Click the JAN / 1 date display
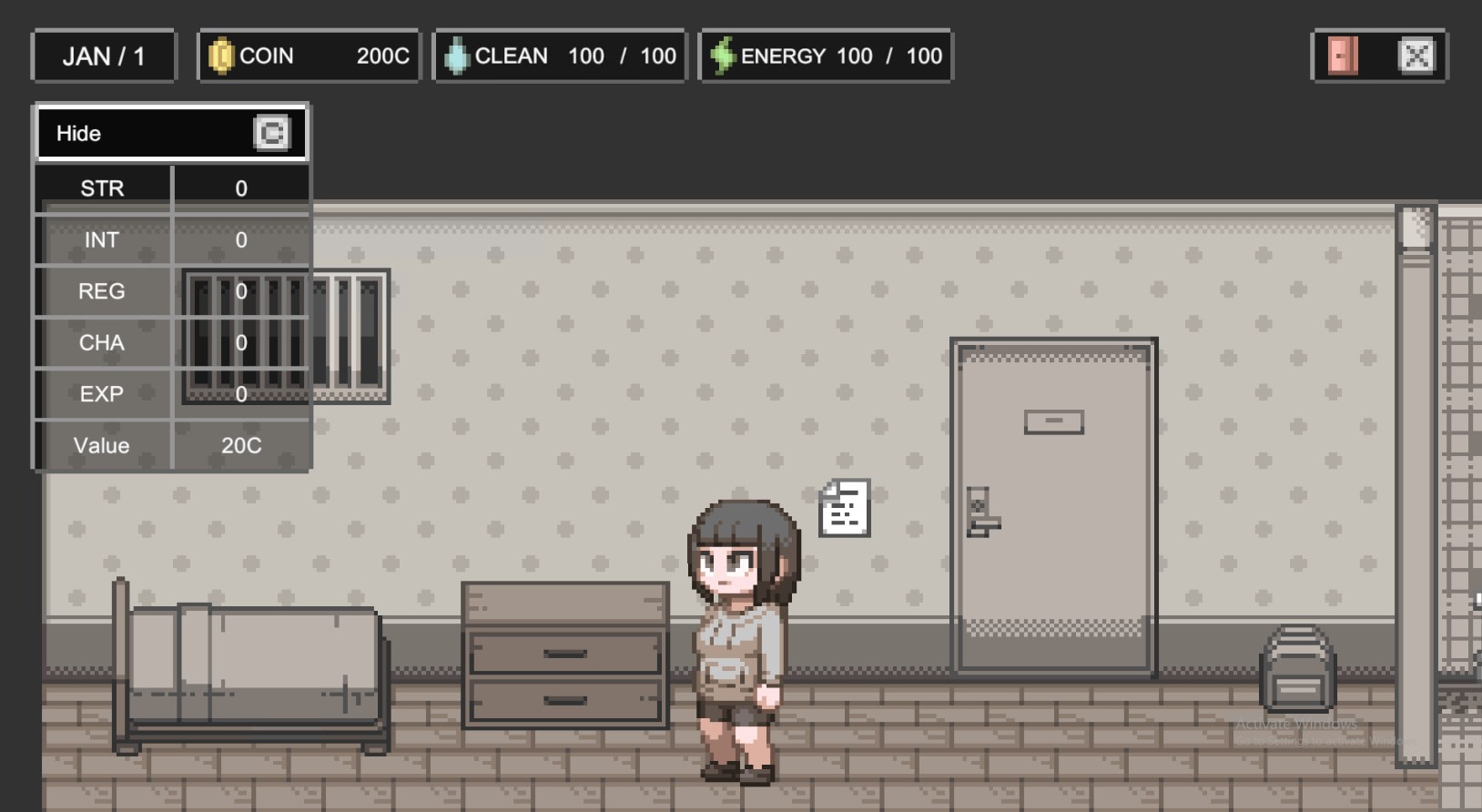The image size is (1482, 812). (103, 55)
